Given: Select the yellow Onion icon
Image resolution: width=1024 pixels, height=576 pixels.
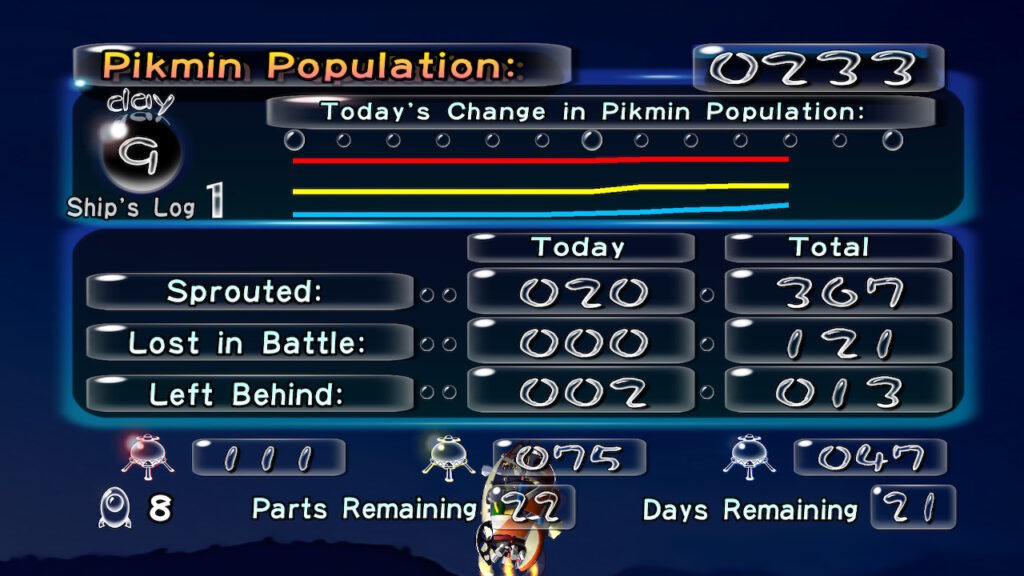Looking at the screenshot, I should click(448, 457).
